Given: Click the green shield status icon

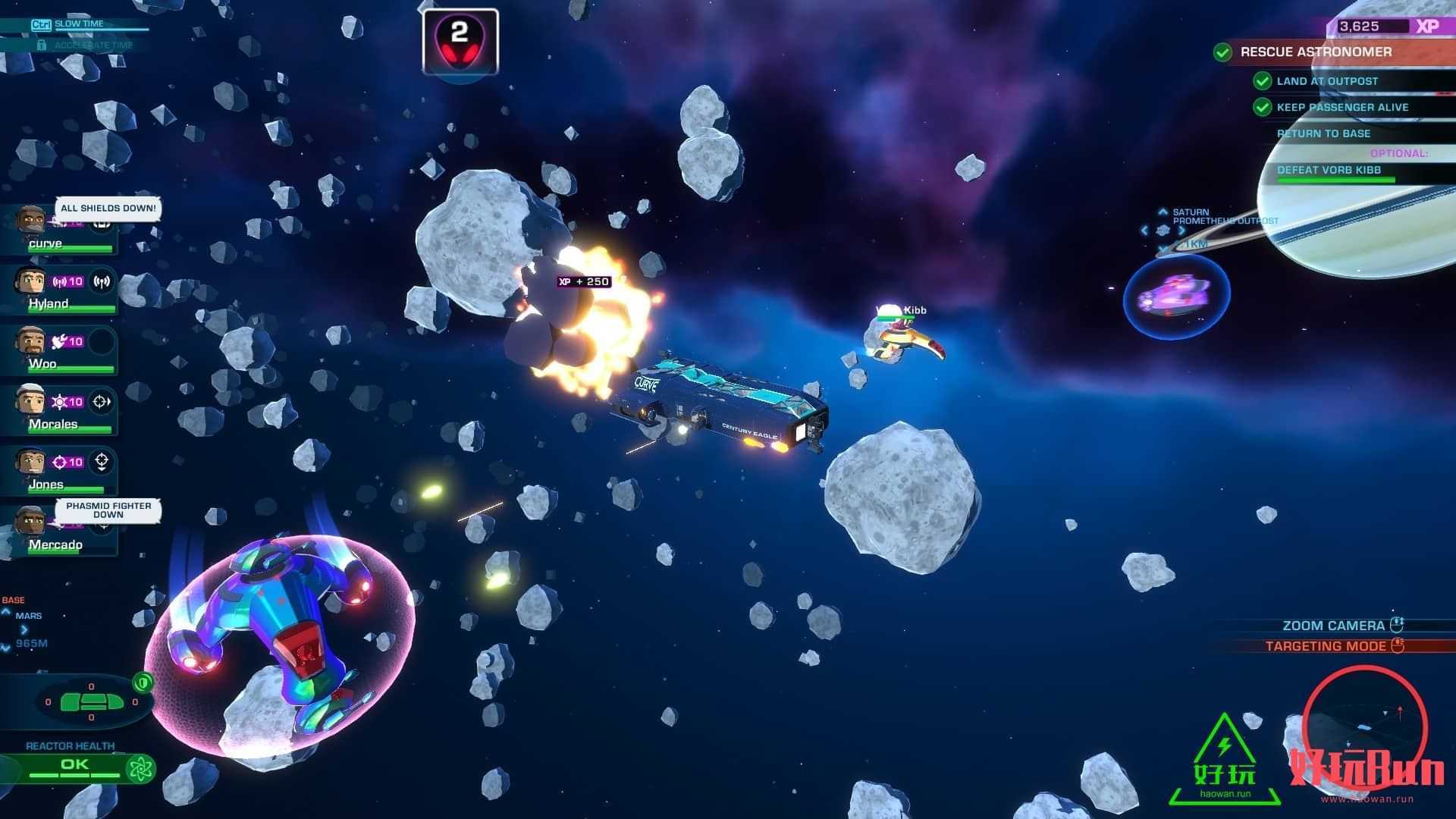Looking at the screenshot, I should click(143, 682).
